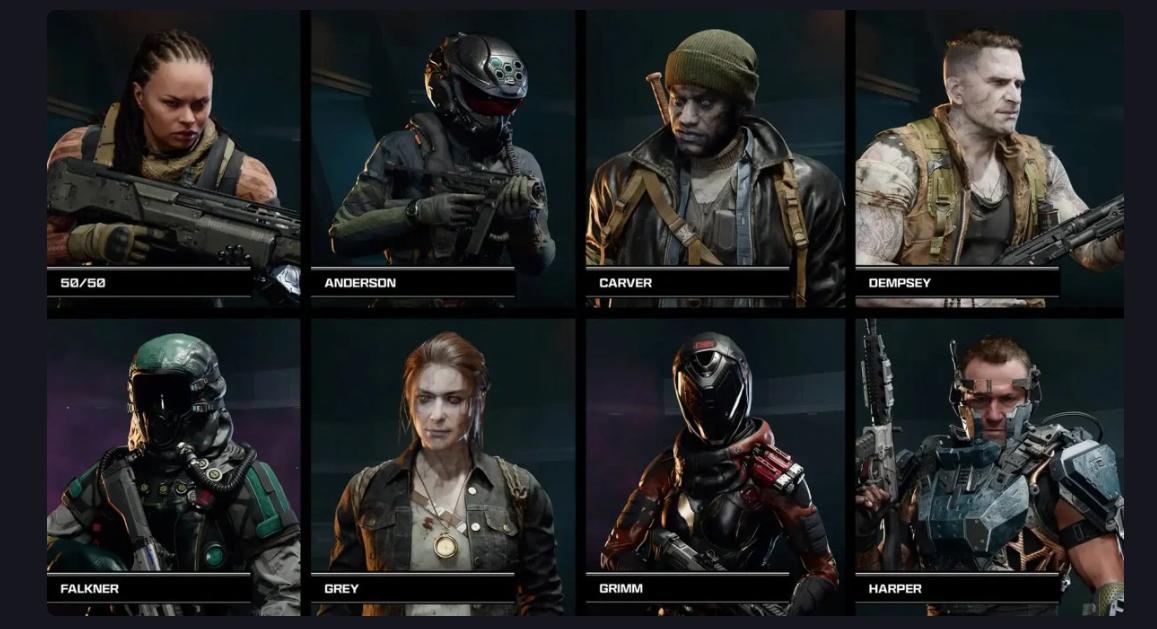The image size is (1157, 629).
Task: Select the 50/50 operator tile
Action: click(x=173, y=160)
